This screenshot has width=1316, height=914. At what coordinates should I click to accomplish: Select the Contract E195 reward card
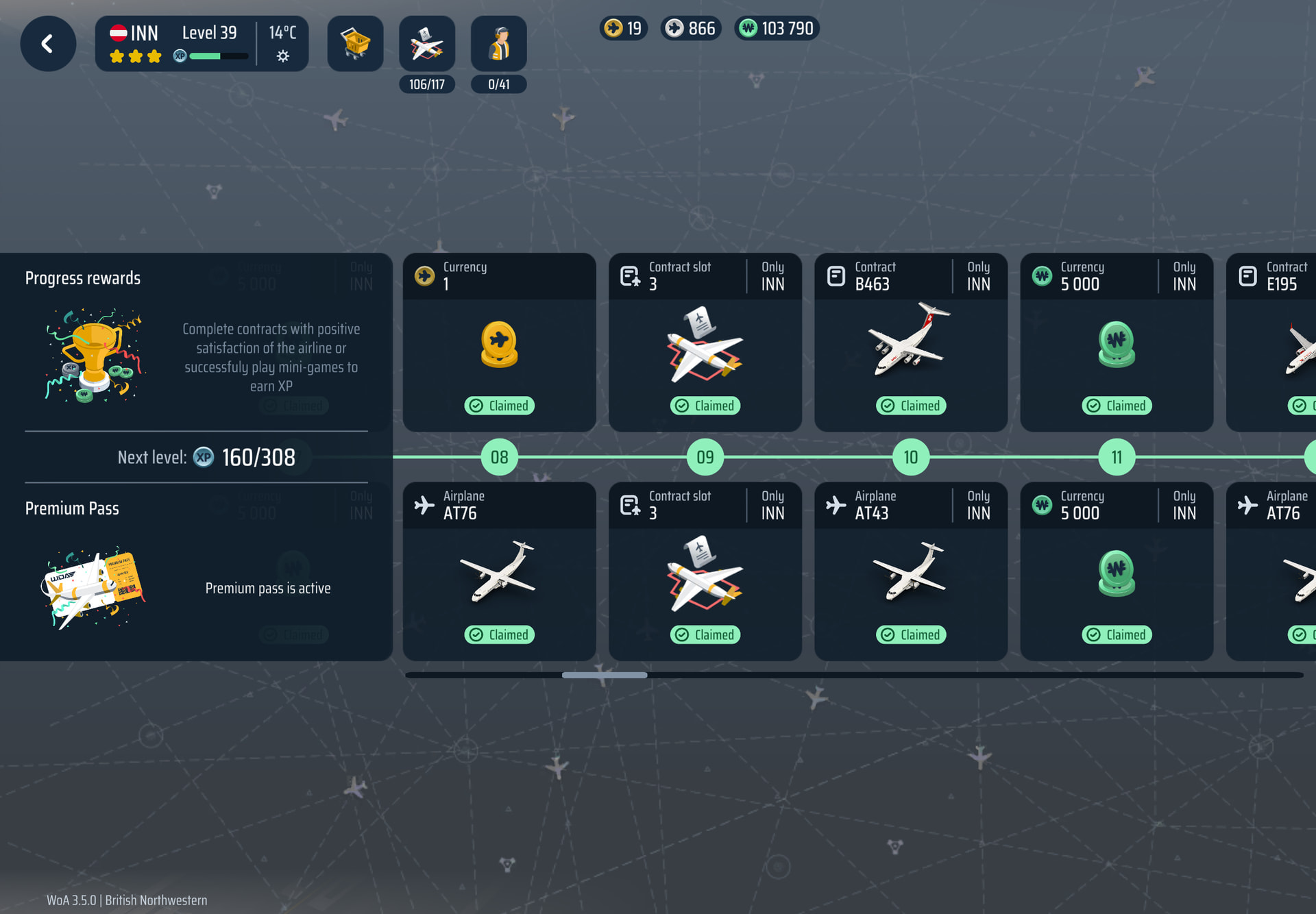[1272, 342]
